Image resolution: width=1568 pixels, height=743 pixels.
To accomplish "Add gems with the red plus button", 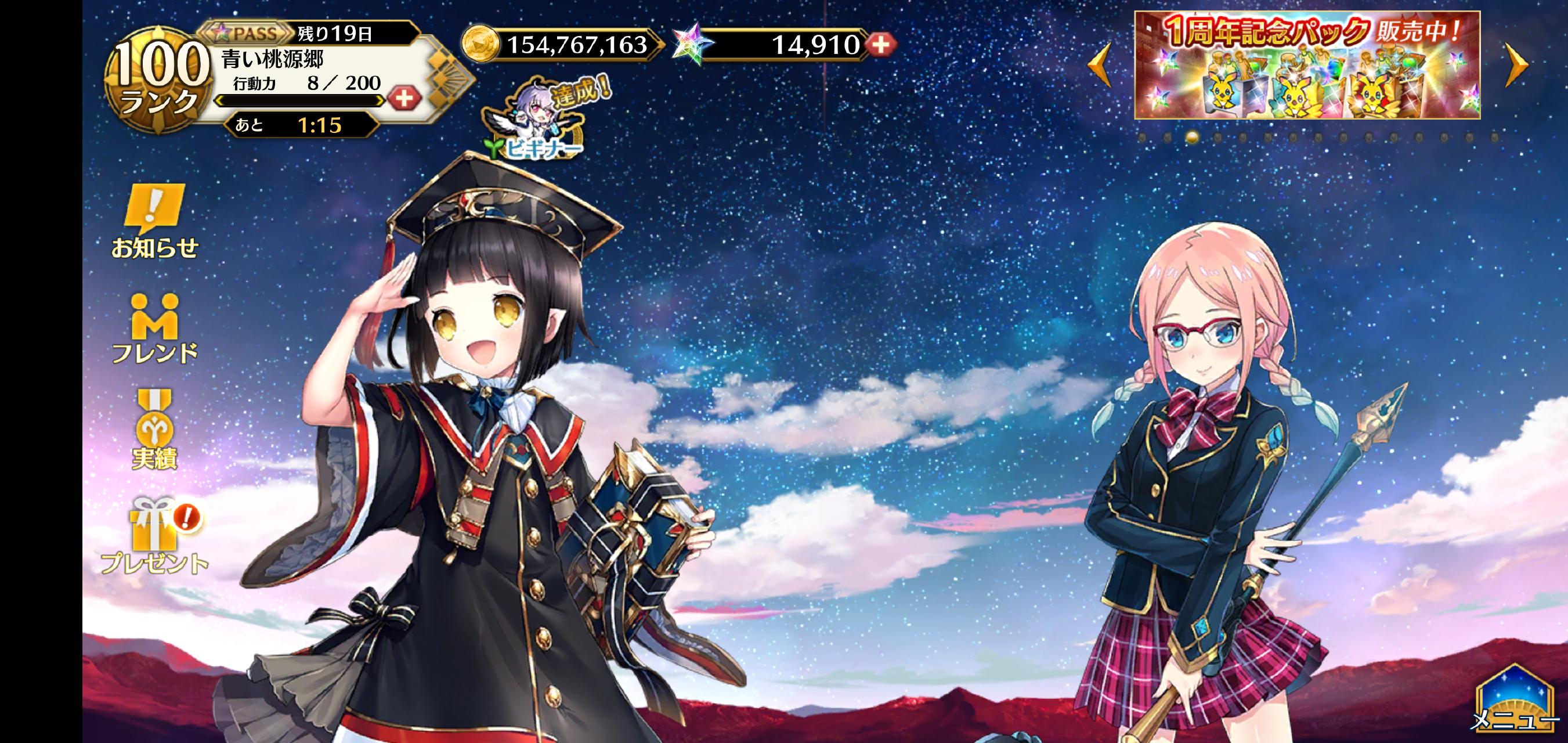I will point(881,45).
